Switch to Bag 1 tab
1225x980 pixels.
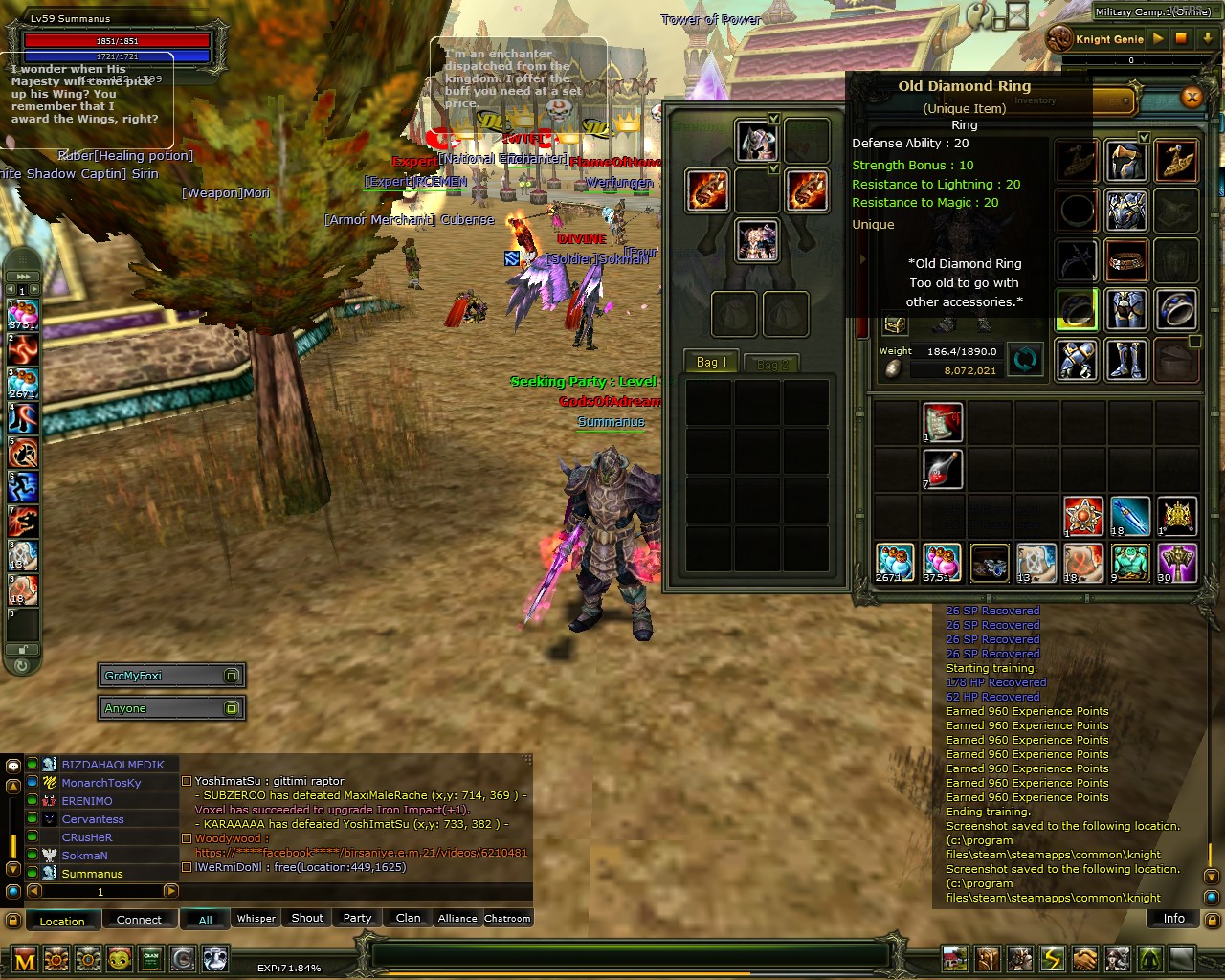(x=711, y=362)
